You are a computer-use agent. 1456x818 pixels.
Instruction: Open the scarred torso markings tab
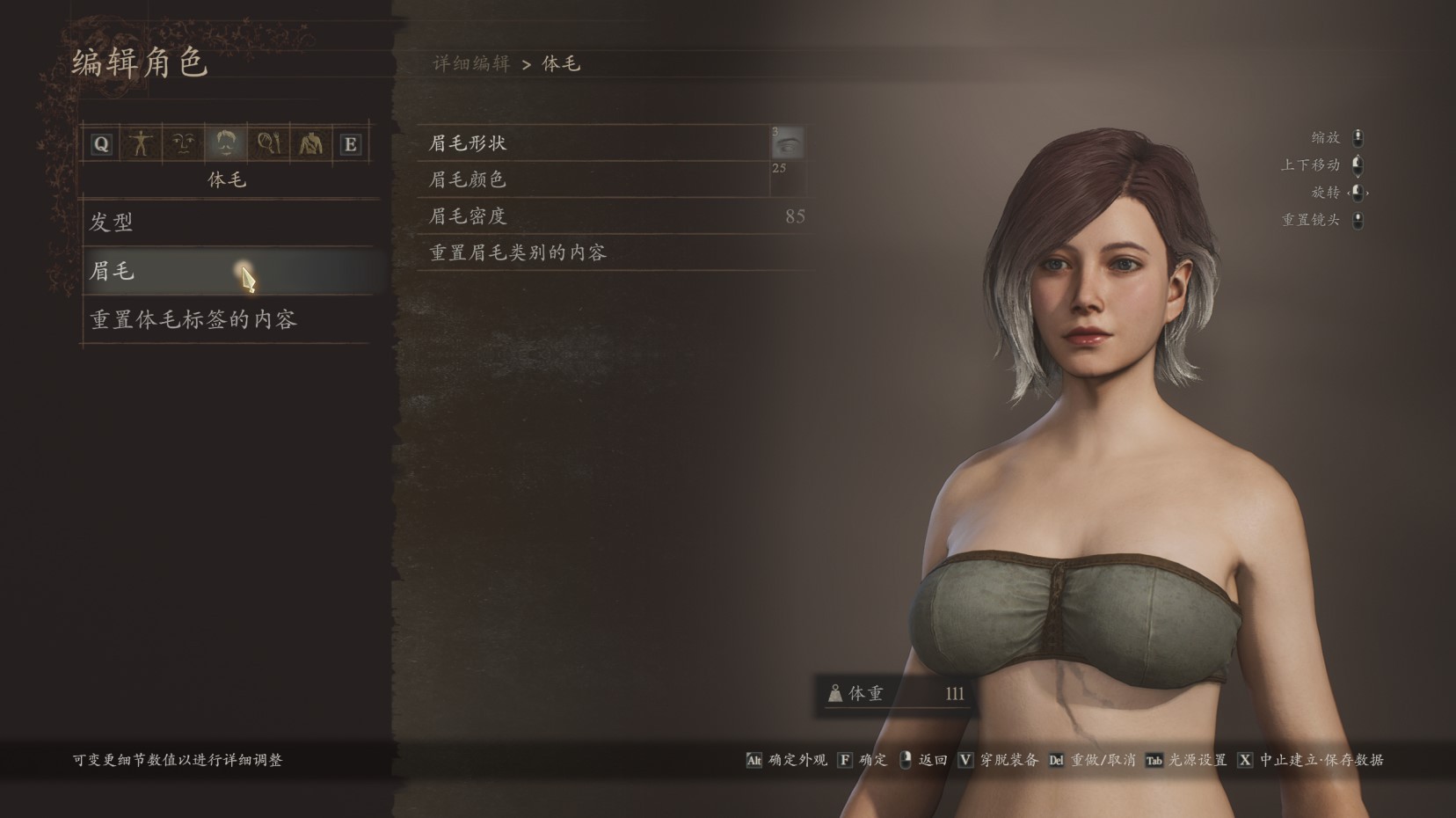click(309, 143)
